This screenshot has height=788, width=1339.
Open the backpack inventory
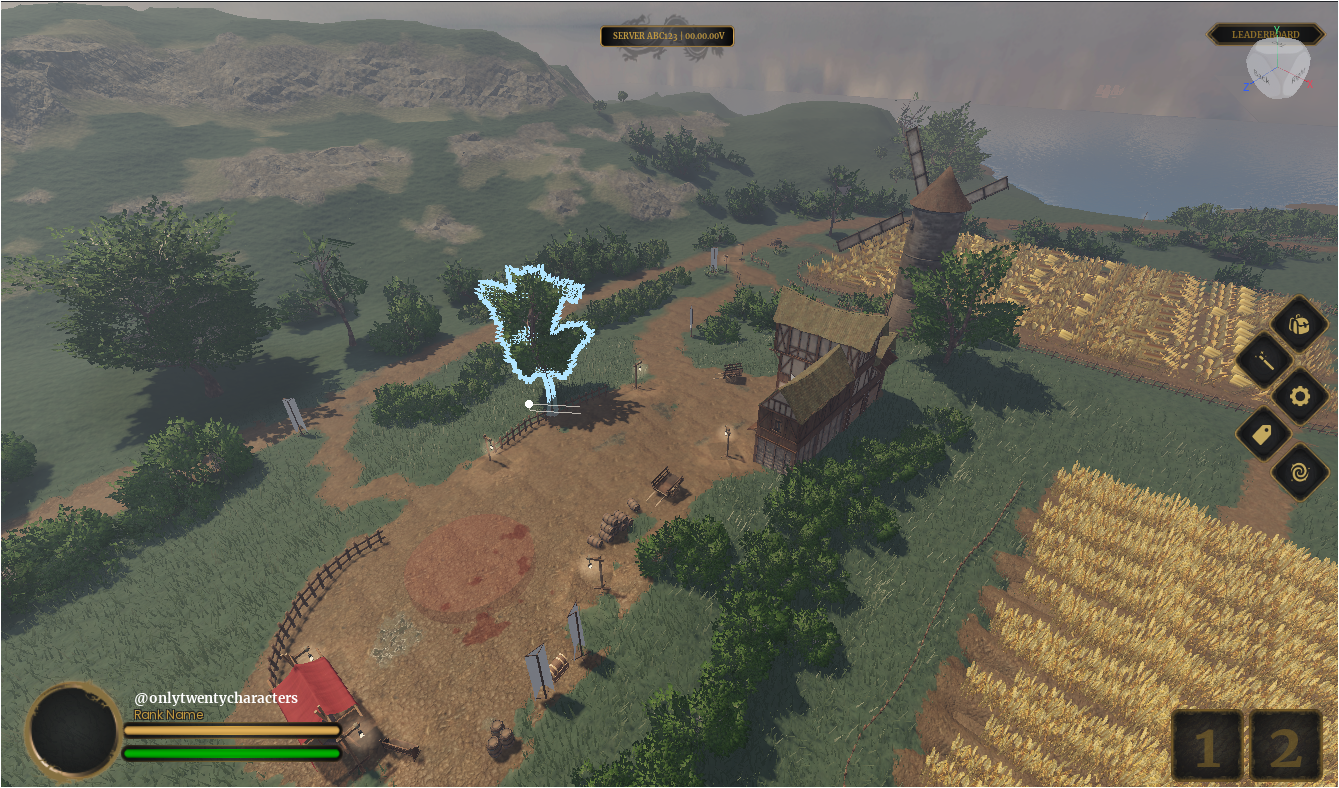point(1299,323)
